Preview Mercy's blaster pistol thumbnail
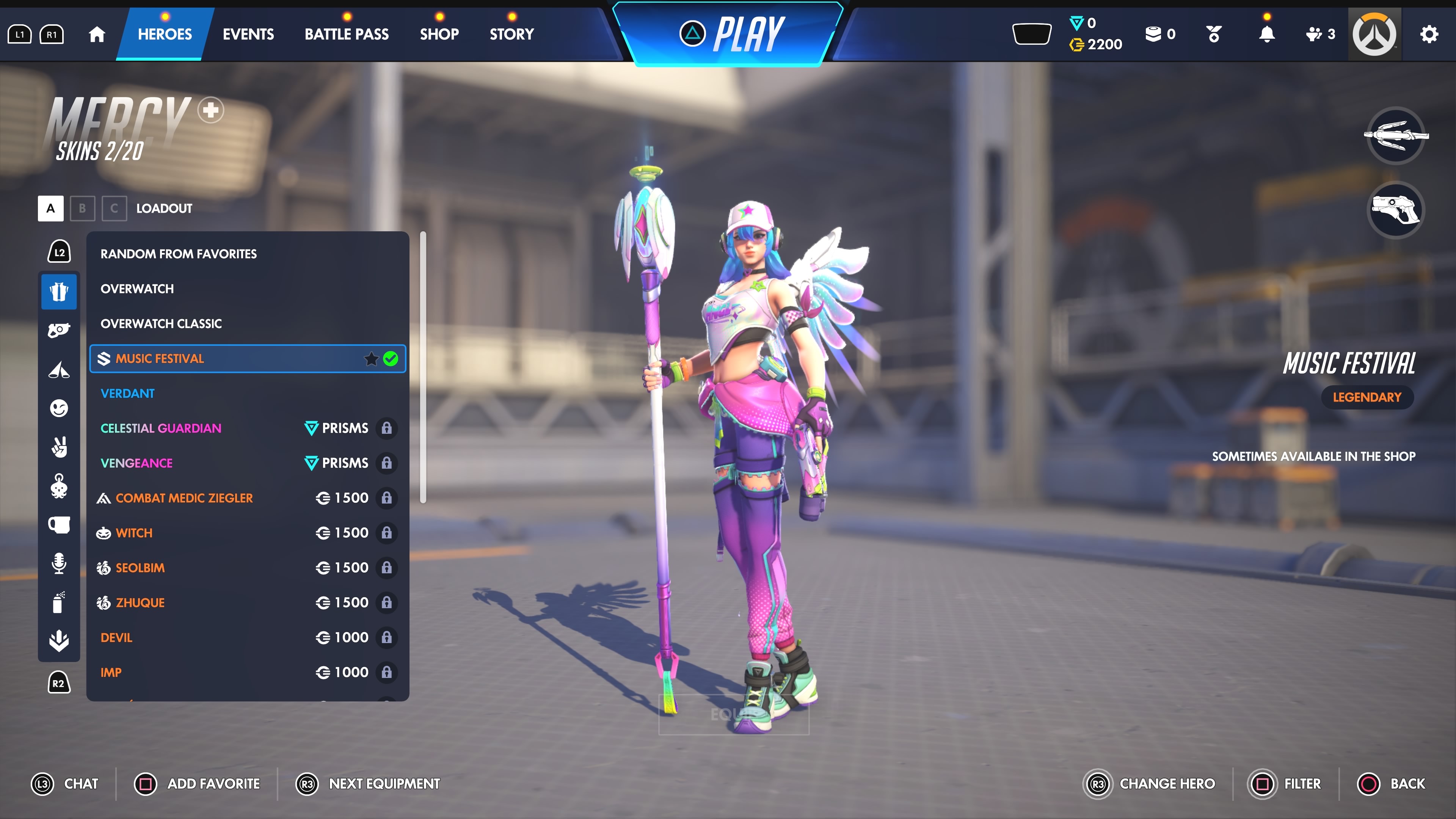This screenshot has width=1456, height=819. point(1395,210)
